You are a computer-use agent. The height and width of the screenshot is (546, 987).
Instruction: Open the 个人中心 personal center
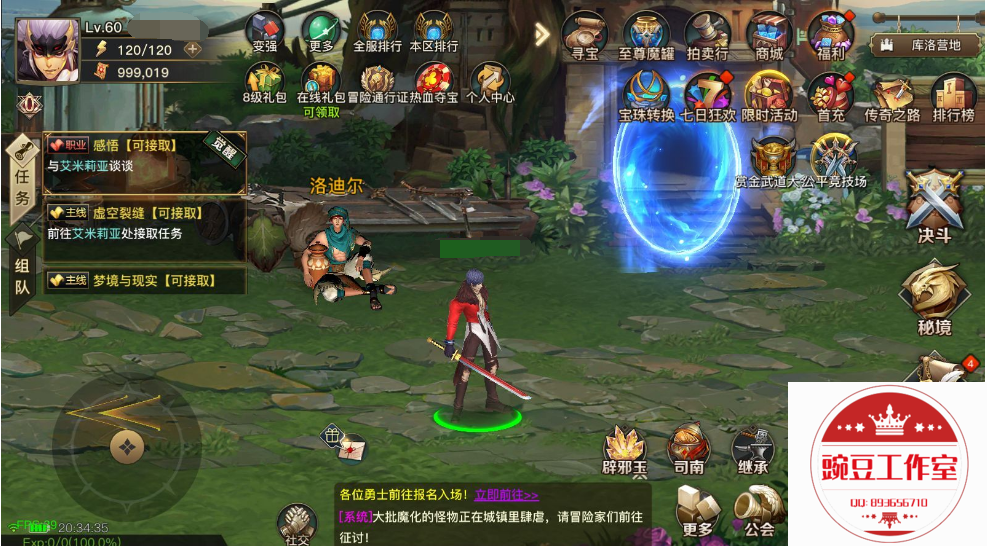point(490,83)
